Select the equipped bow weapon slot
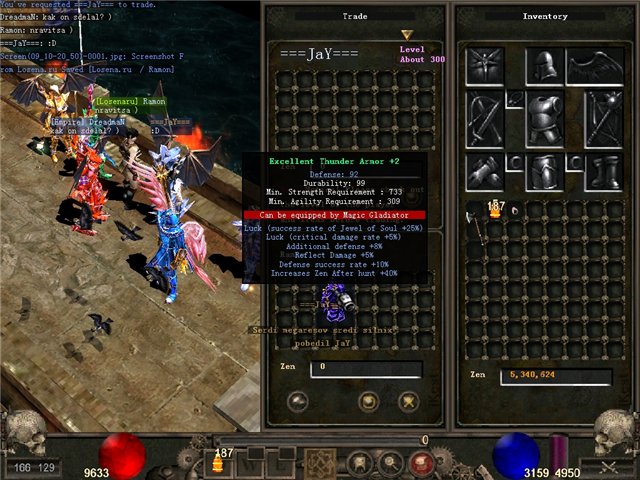Image resolution: width=640 pixels, height=480 pixels. pos(485,118)
